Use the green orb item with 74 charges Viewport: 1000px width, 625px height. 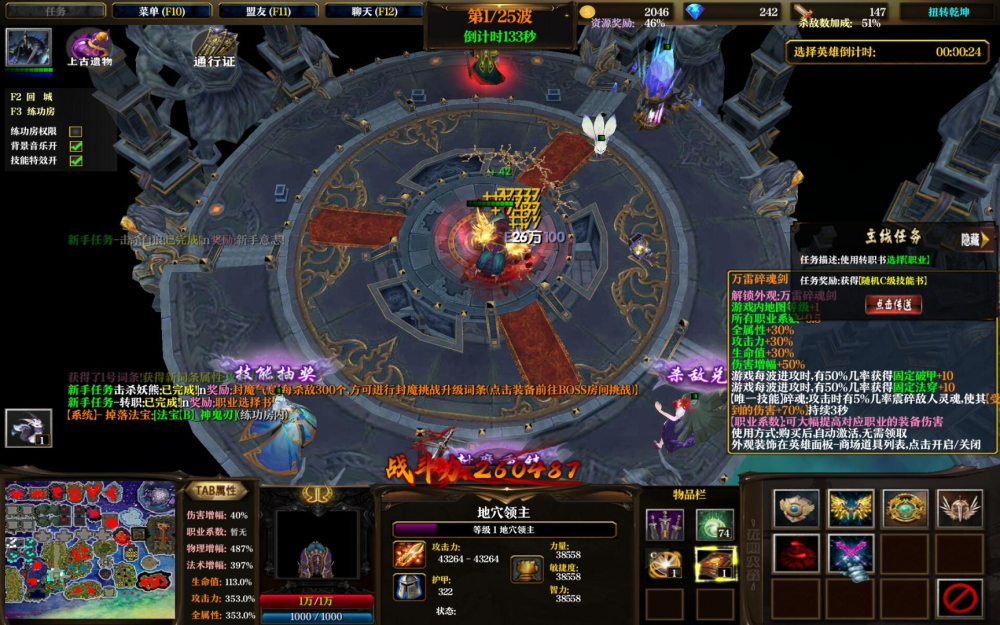tap(715, 524)
